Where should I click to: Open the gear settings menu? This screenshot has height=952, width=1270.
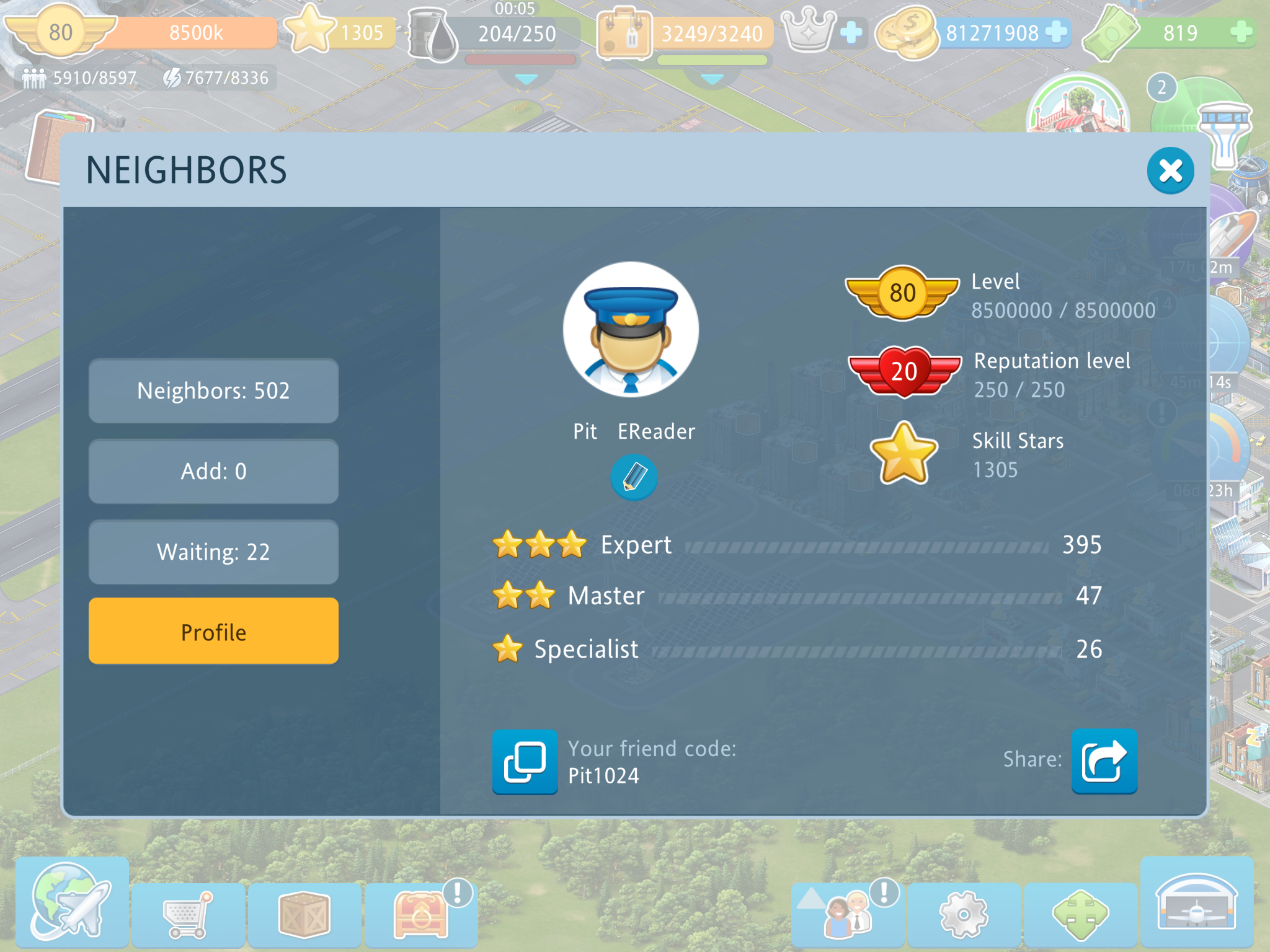point(963,914)
